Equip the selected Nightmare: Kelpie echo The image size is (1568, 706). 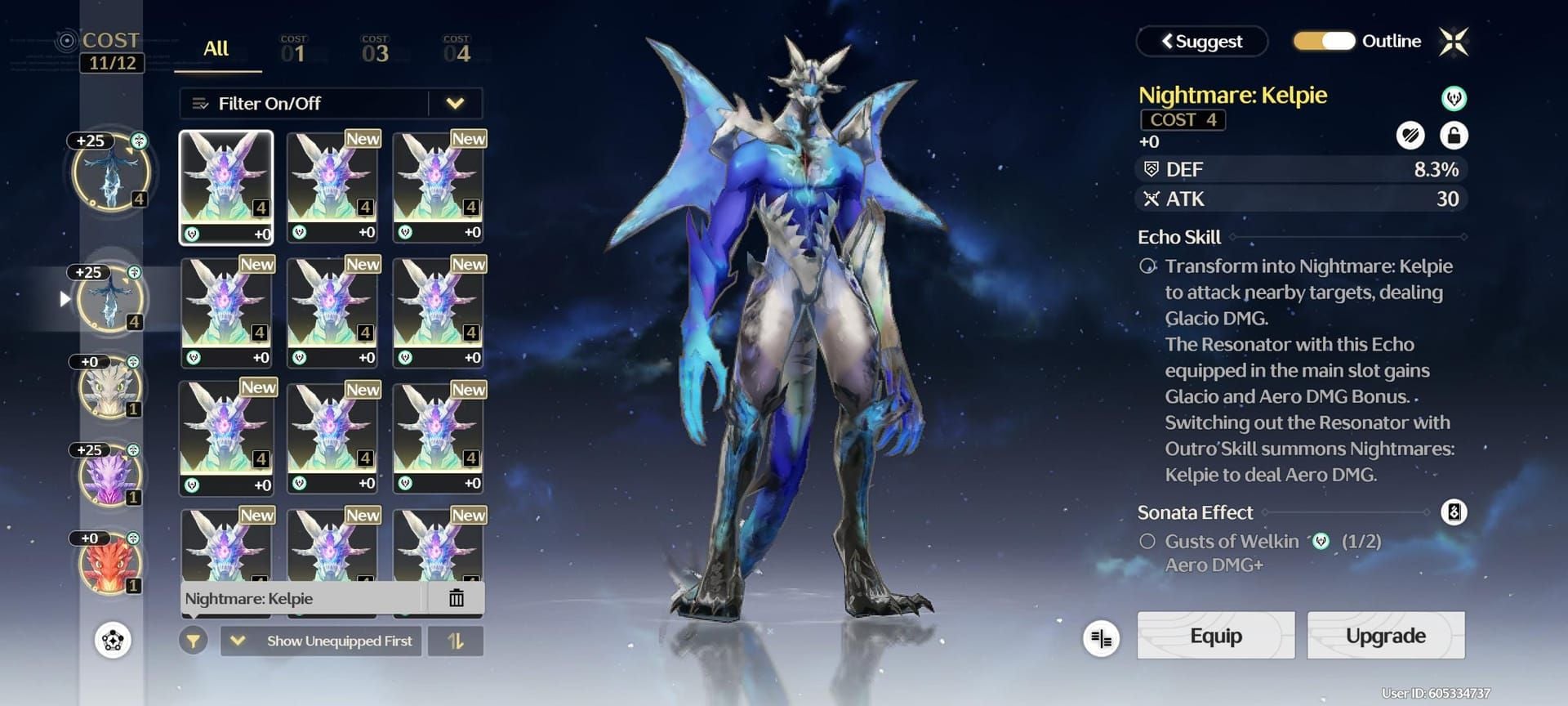[x=1215, y=636]
